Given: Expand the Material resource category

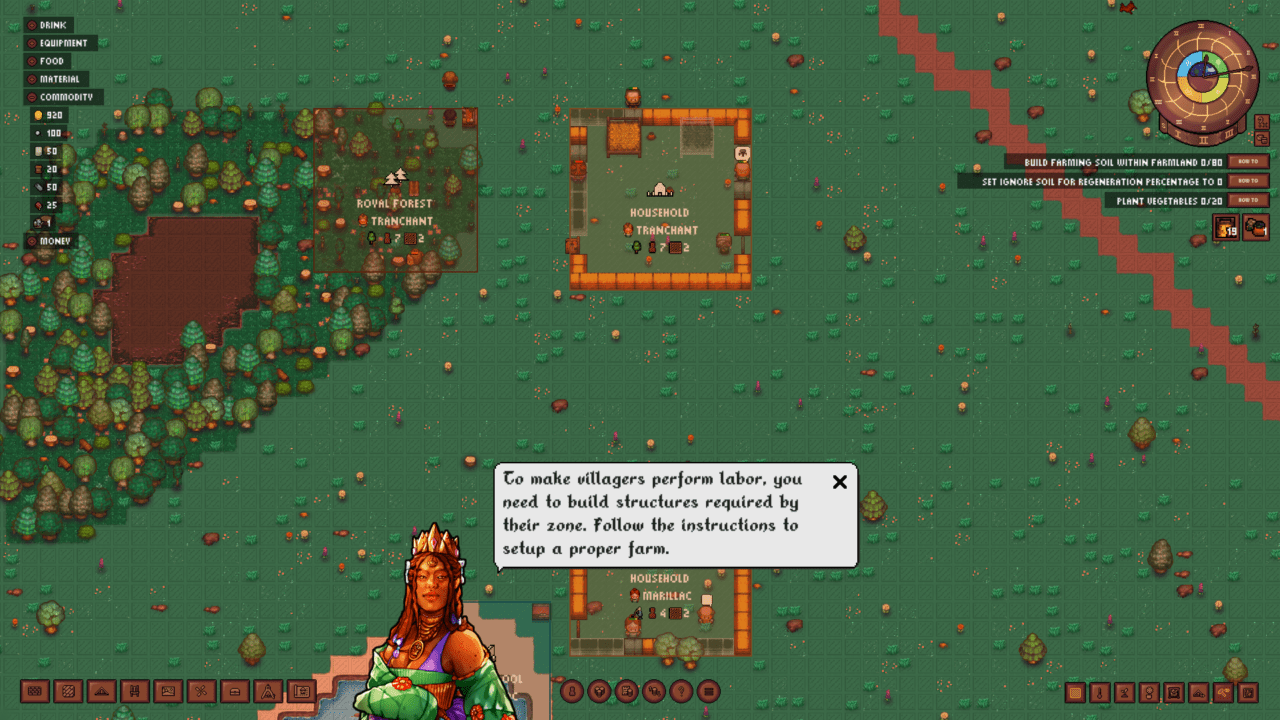Looking at the screenshot, I should pos(32,79).
